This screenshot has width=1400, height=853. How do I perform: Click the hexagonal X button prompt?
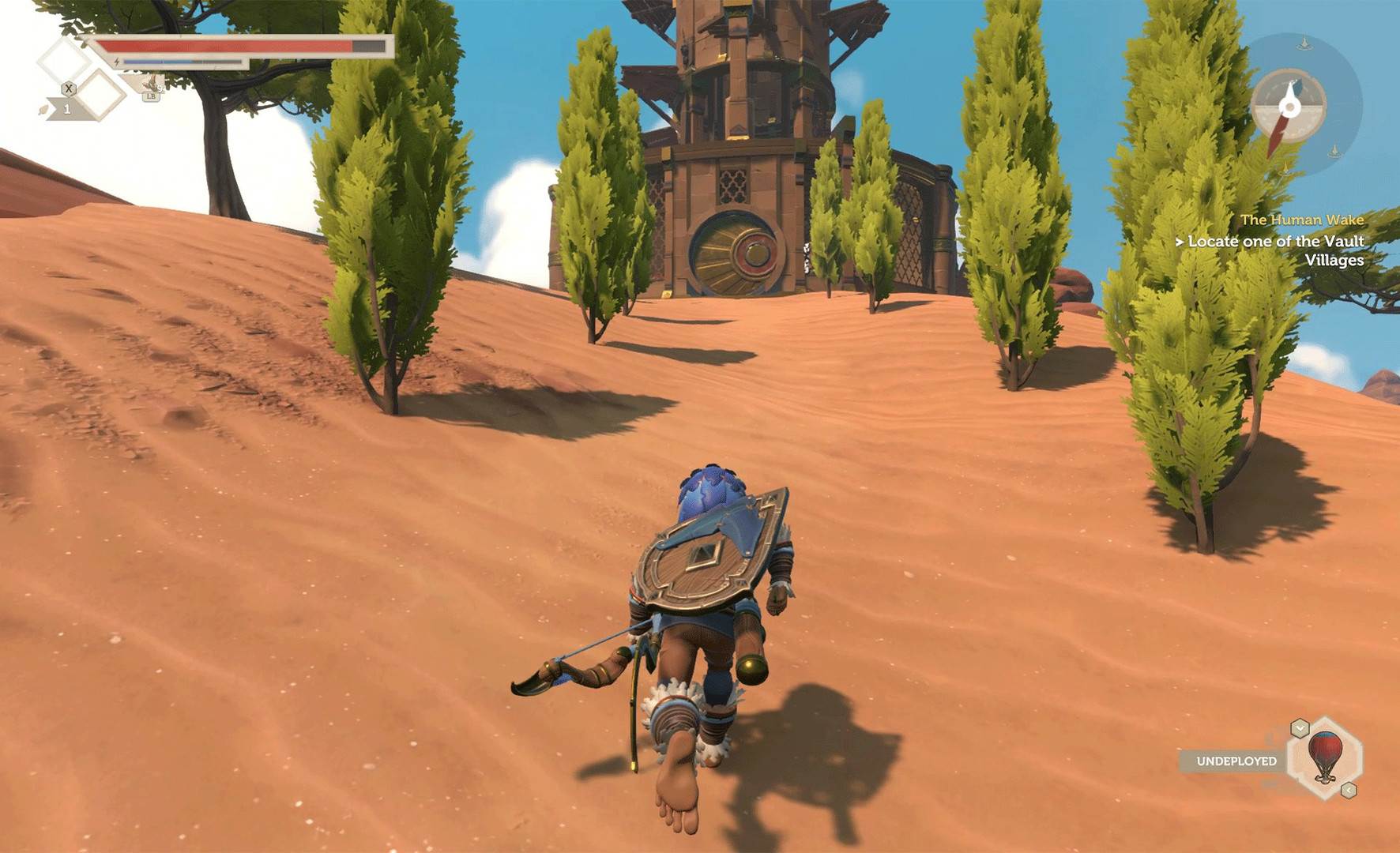click(69, 88)
